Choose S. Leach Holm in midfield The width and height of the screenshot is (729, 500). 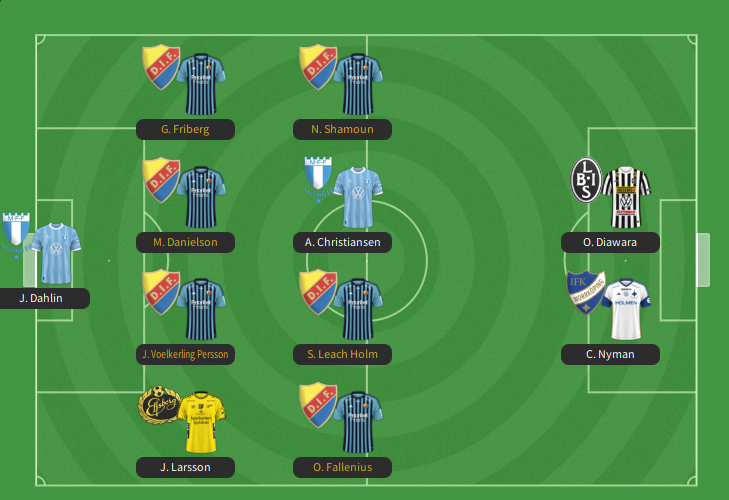click(358, 310)
